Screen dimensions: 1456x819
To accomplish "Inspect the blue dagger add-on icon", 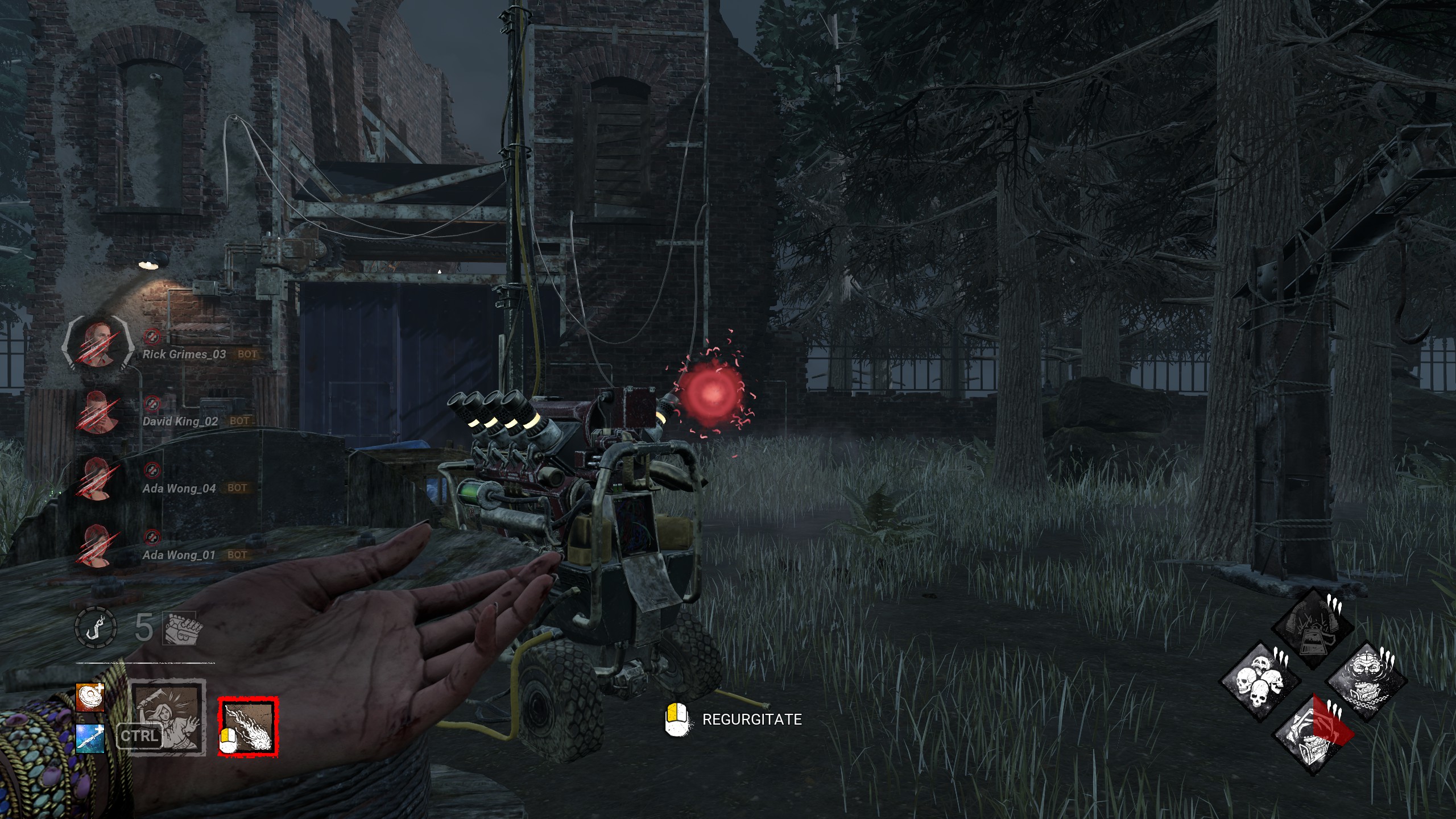I will [90, 738].
